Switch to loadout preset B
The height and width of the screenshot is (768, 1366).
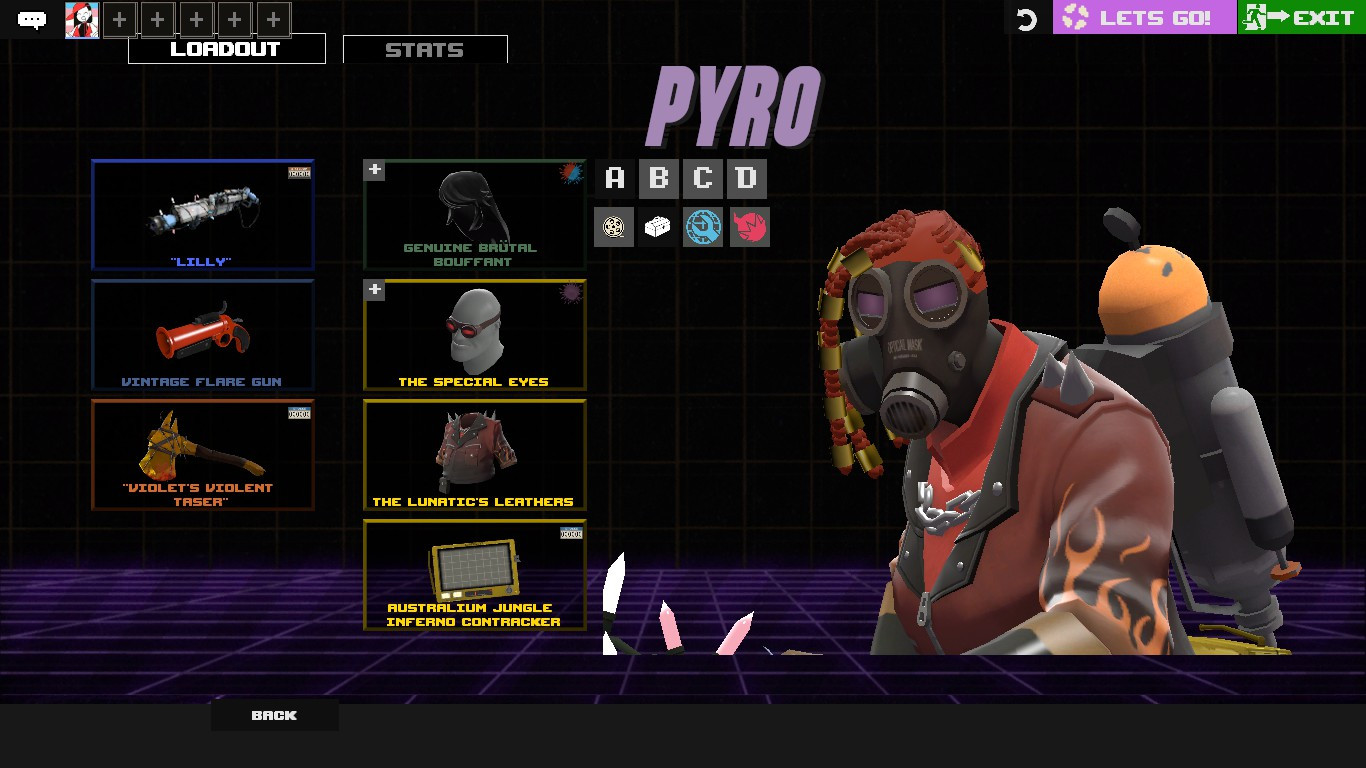(658, 178)
